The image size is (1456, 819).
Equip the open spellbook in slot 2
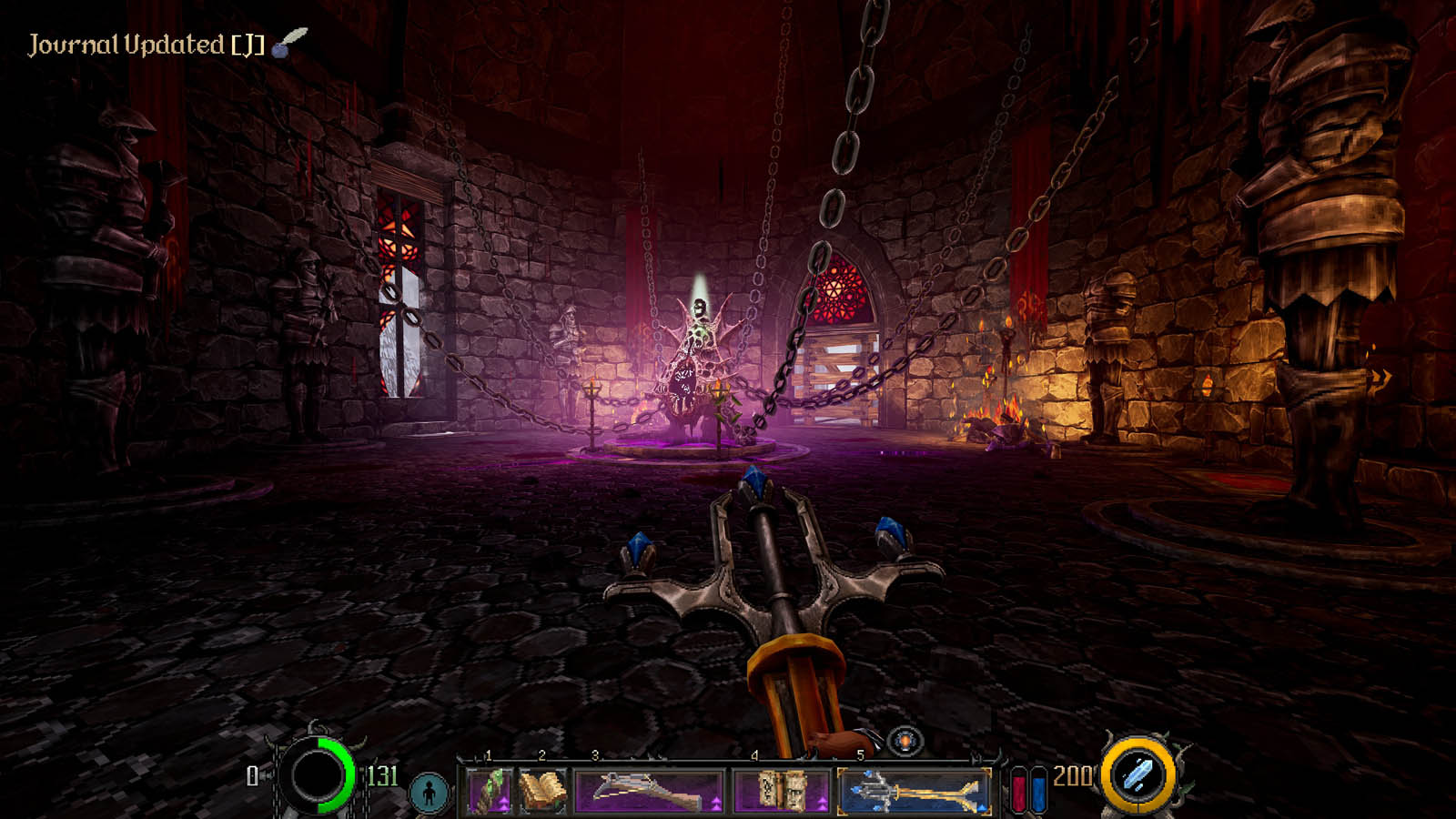[x=541, y=789]
